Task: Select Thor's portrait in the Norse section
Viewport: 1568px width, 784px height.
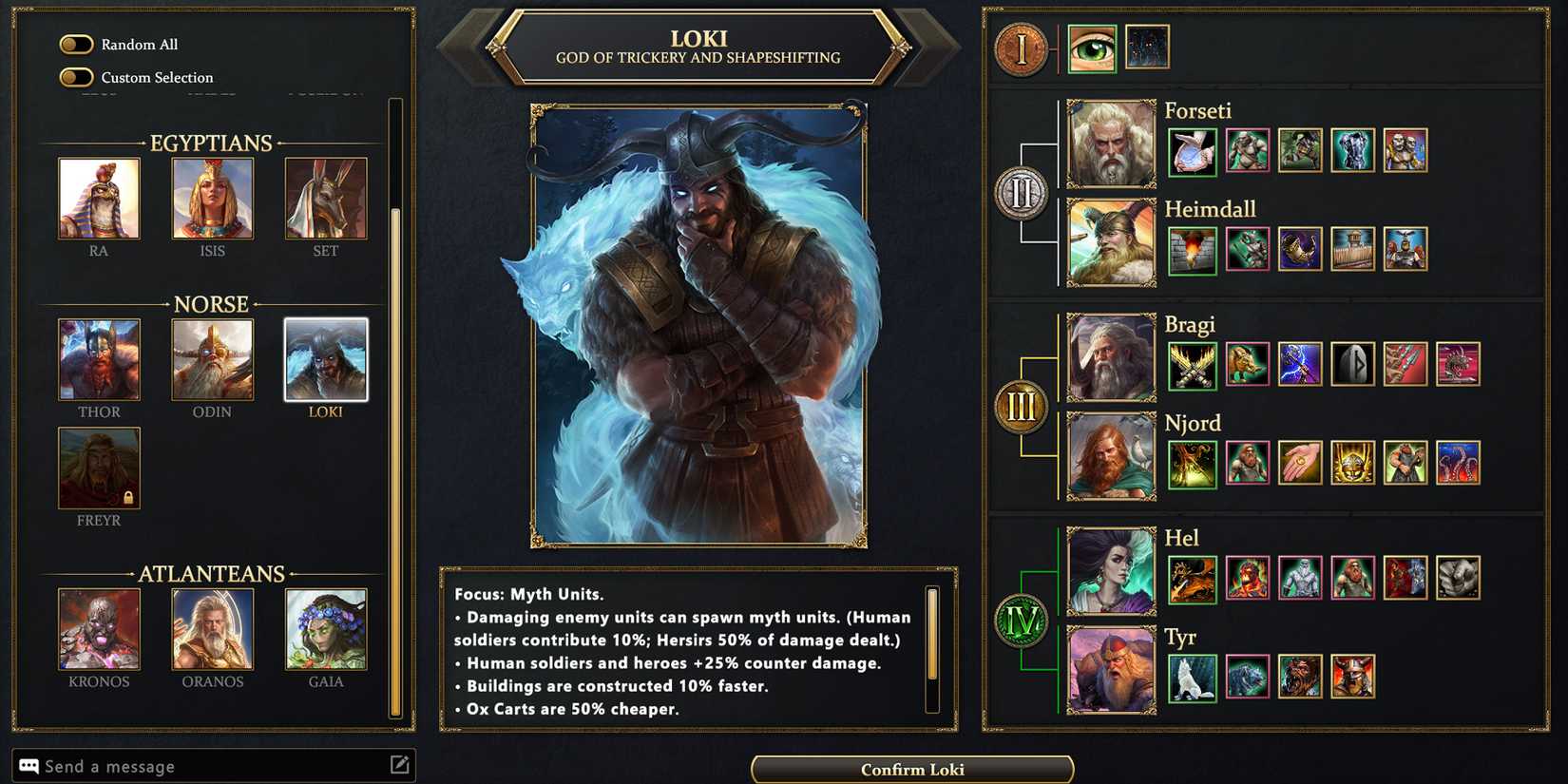Action: pyautogui.click(x=99, y=360)
